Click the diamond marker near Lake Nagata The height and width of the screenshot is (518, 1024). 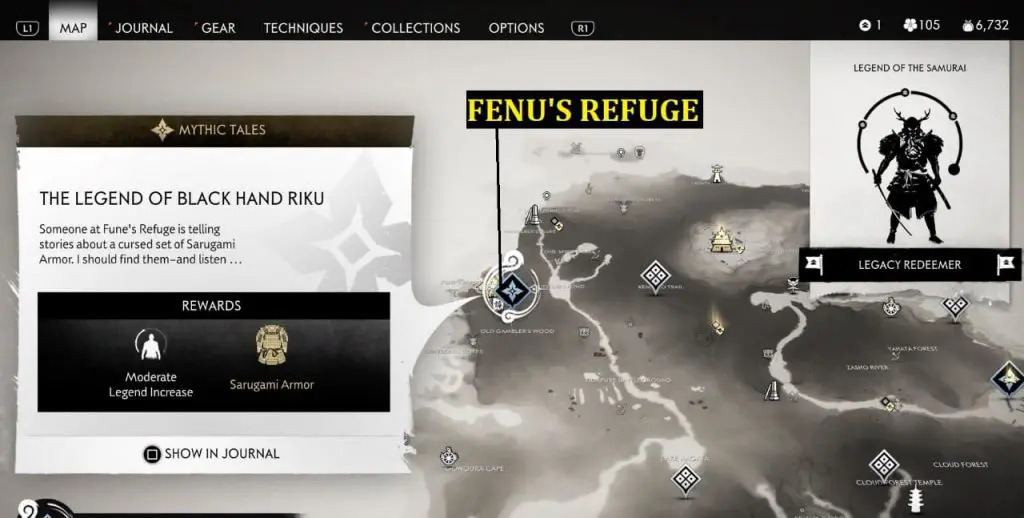tap(686, 479)
